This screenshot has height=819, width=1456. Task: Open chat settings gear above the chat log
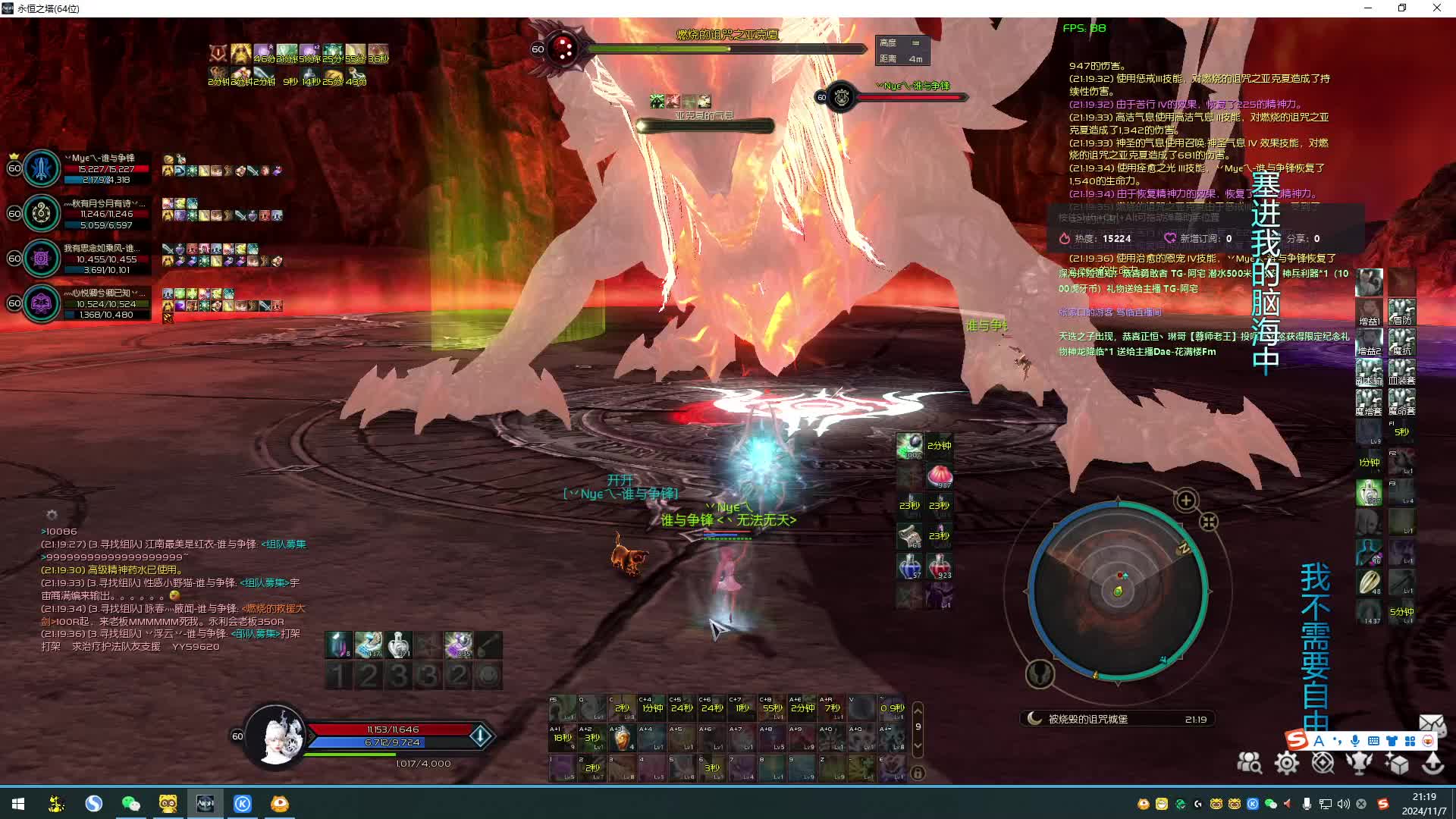(52, 515)
